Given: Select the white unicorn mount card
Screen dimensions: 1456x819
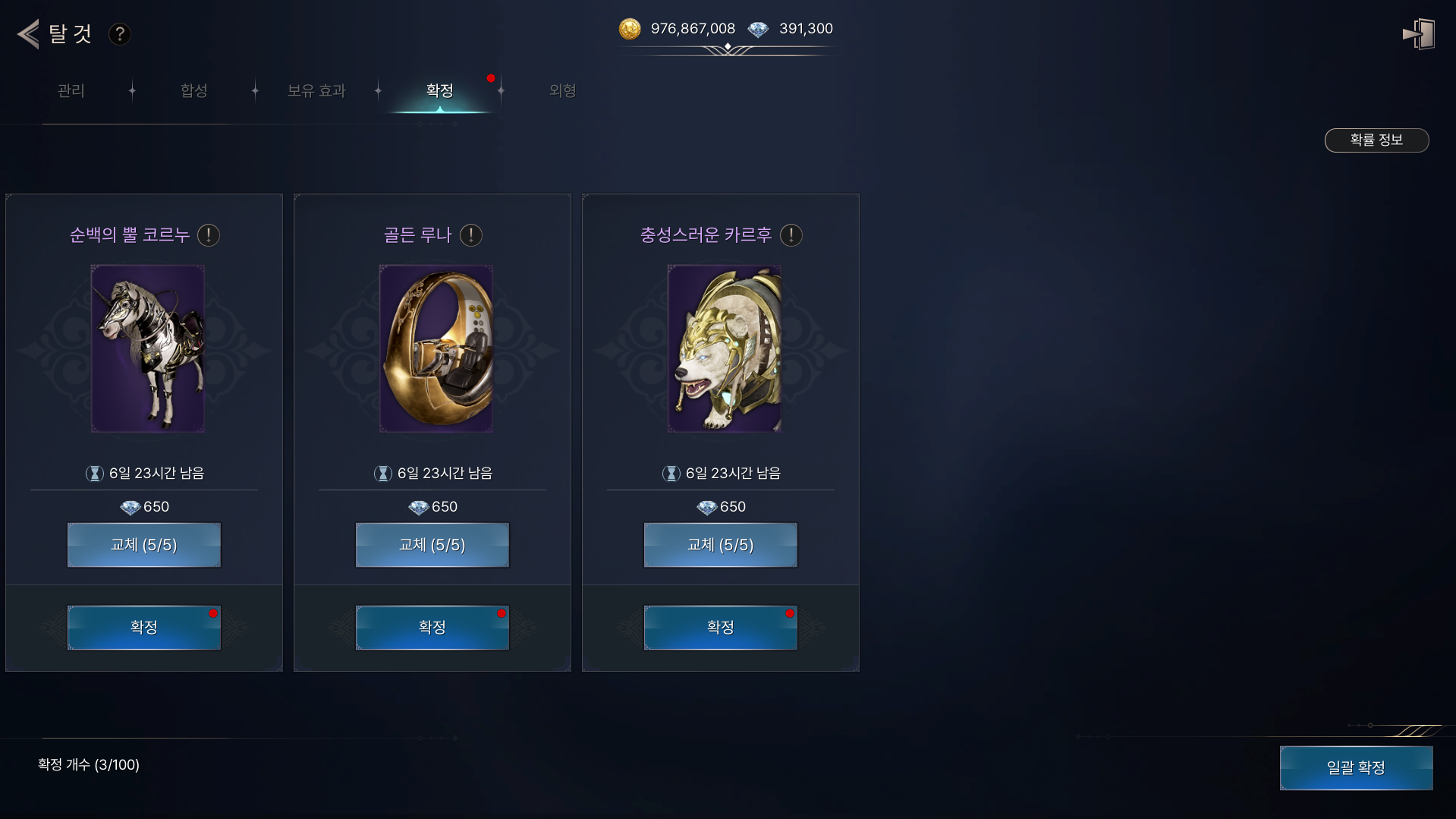Looking at the screenshot, I should pyautogui.click(x=148, y=348).
